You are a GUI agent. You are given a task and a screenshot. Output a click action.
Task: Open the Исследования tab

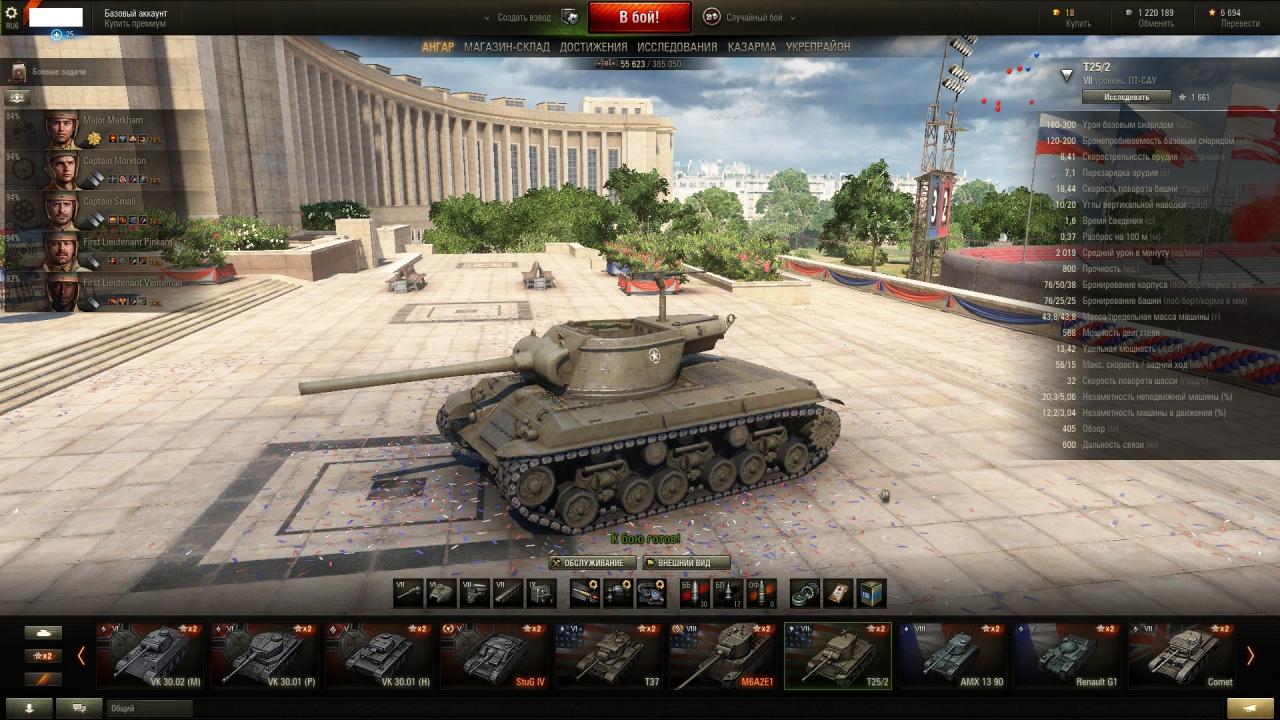[x=677, y=47]
